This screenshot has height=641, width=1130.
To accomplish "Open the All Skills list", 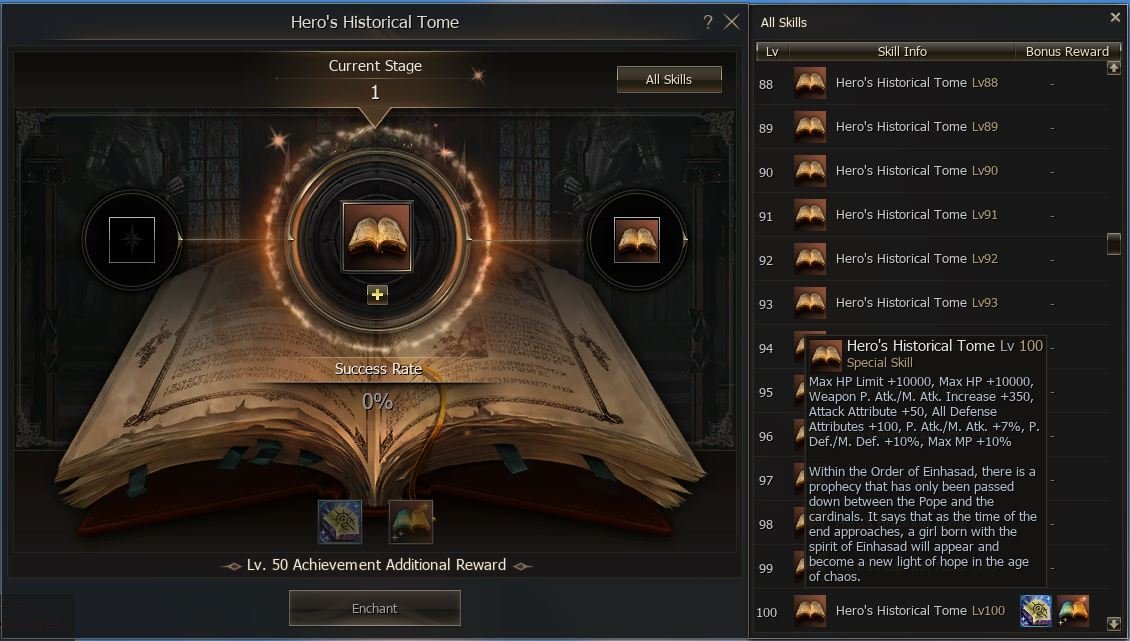I will tap(669, 79).
